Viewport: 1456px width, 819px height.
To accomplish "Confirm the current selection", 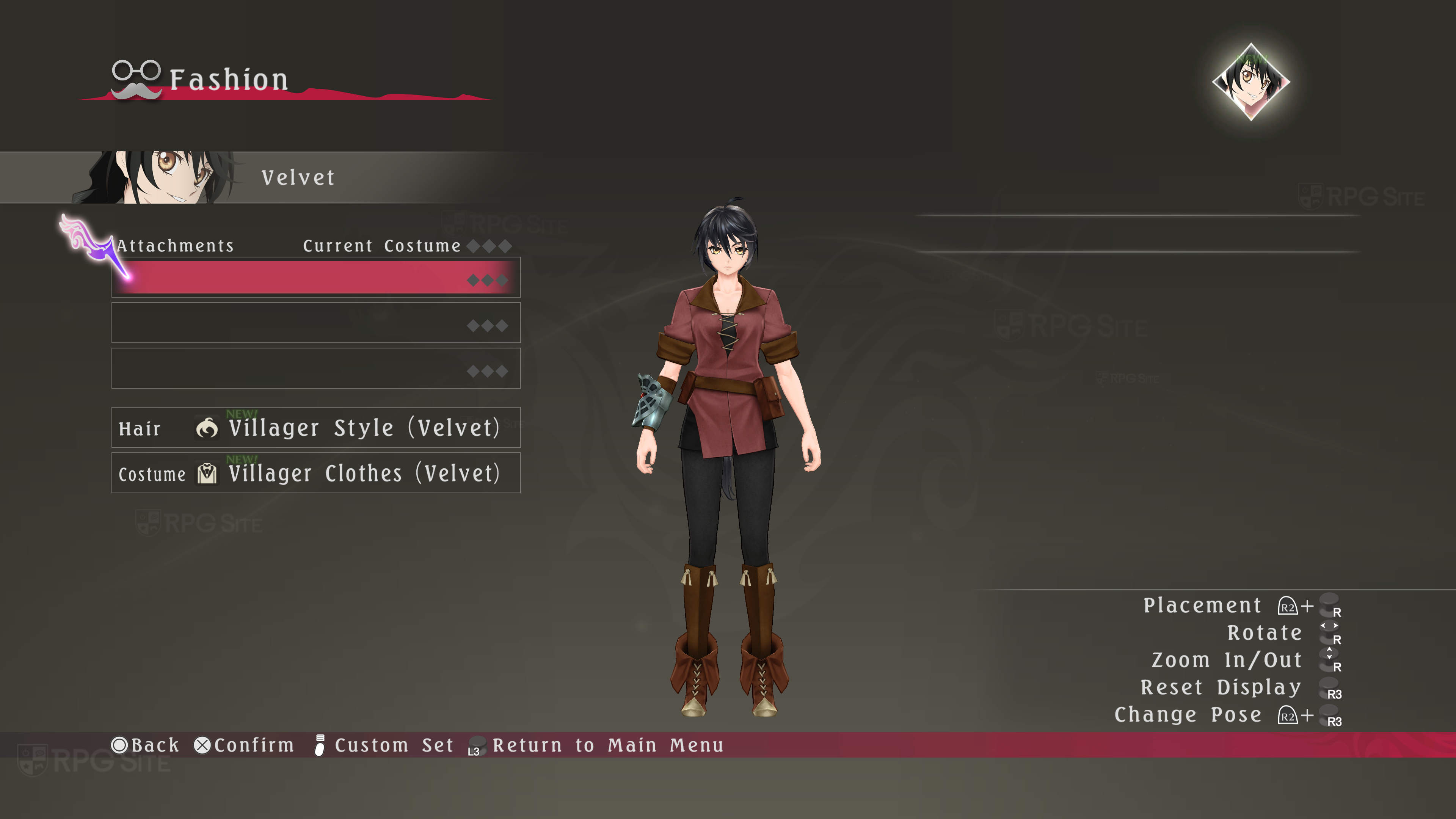I will tap(244, 745).
